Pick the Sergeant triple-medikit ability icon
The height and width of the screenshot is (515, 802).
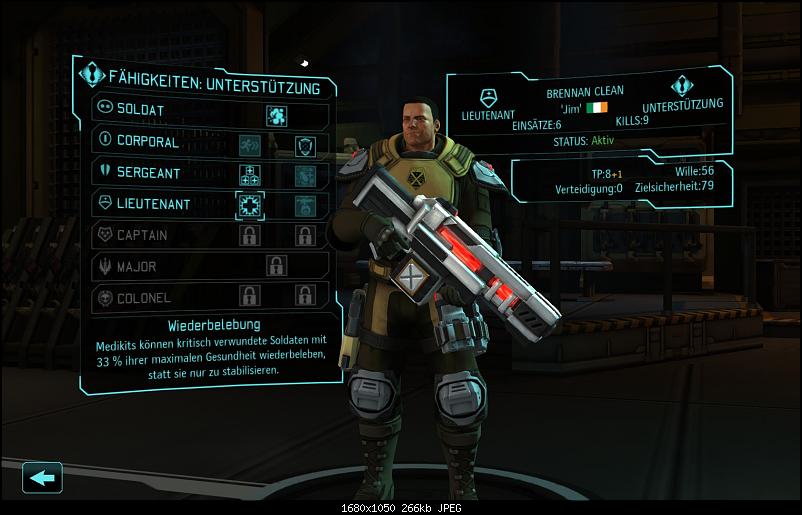click(249, 176)
